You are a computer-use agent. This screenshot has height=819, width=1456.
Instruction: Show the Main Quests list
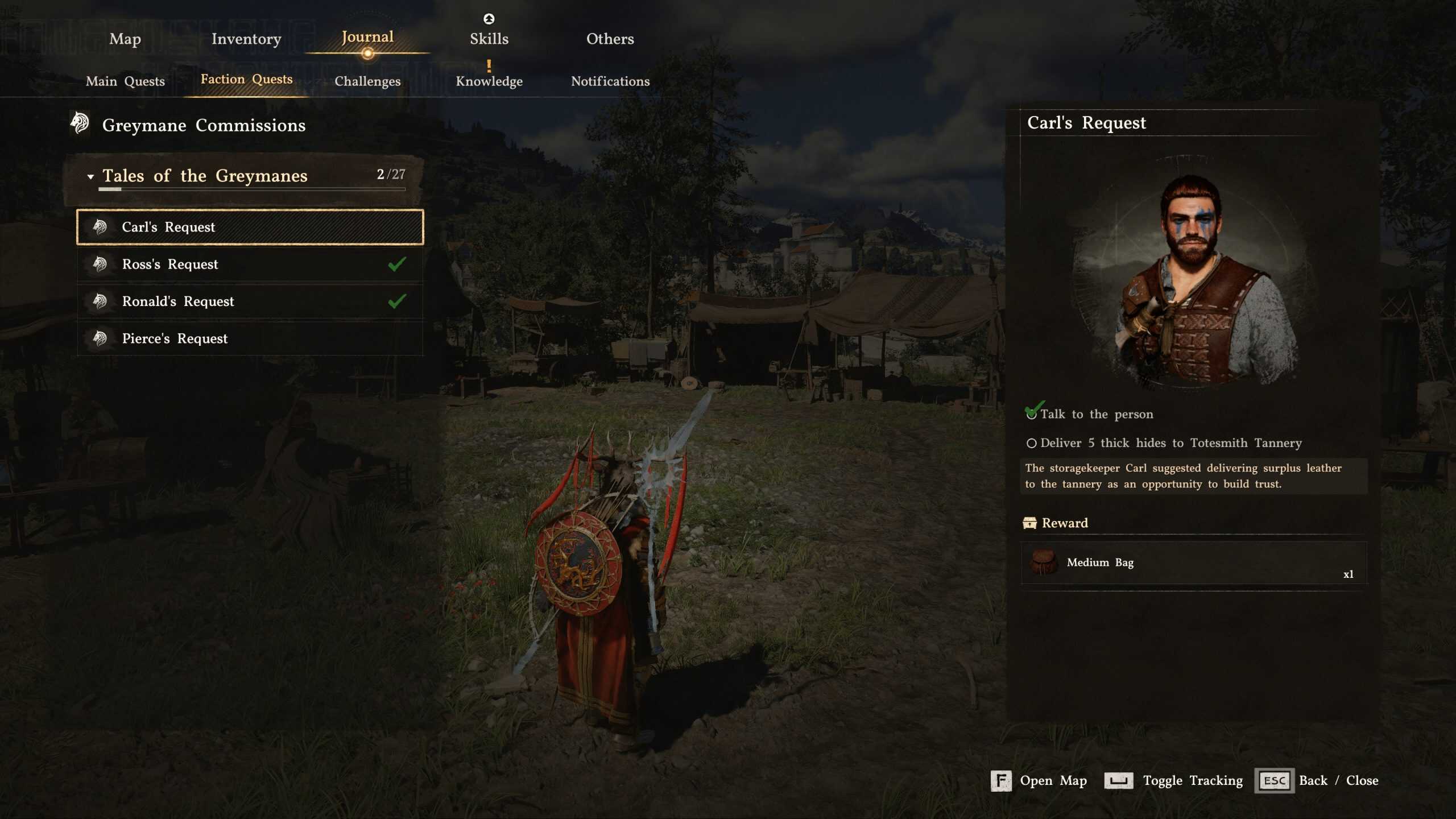[x=125, y=81]
